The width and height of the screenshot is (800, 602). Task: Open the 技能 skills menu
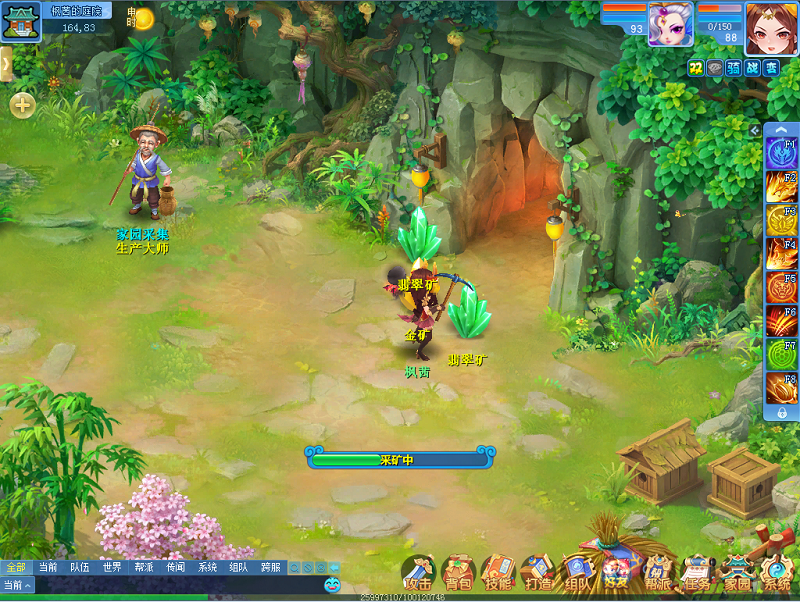tap(498, 573)
